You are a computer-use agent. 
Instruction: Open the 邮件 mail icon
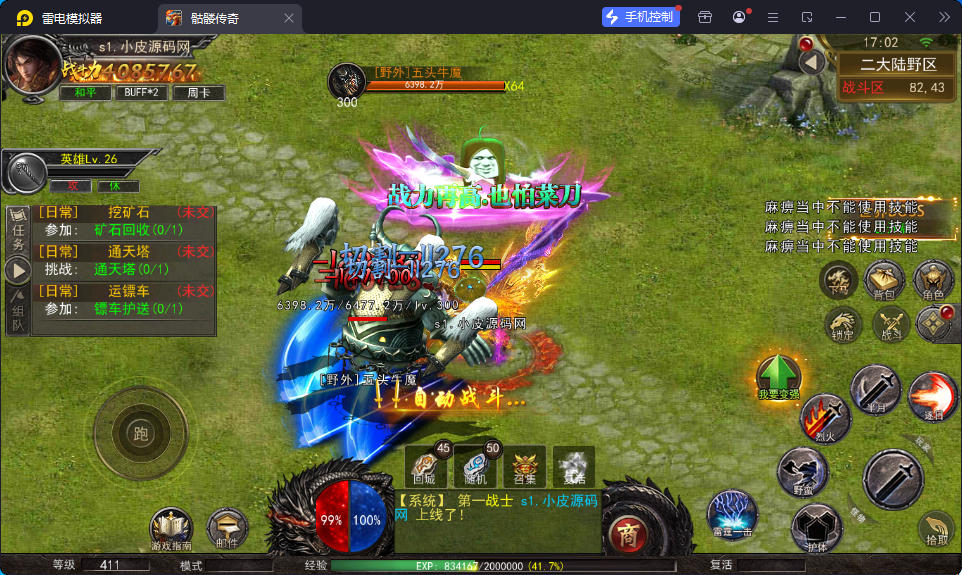227,528
